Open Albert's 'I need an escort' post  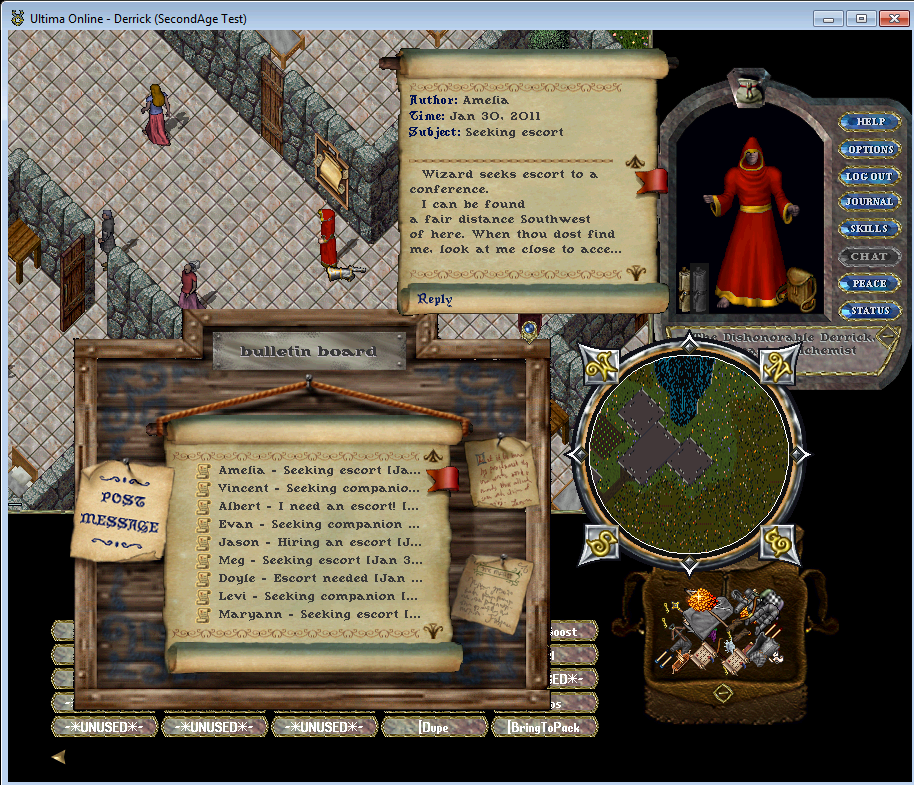click(318, 506)
